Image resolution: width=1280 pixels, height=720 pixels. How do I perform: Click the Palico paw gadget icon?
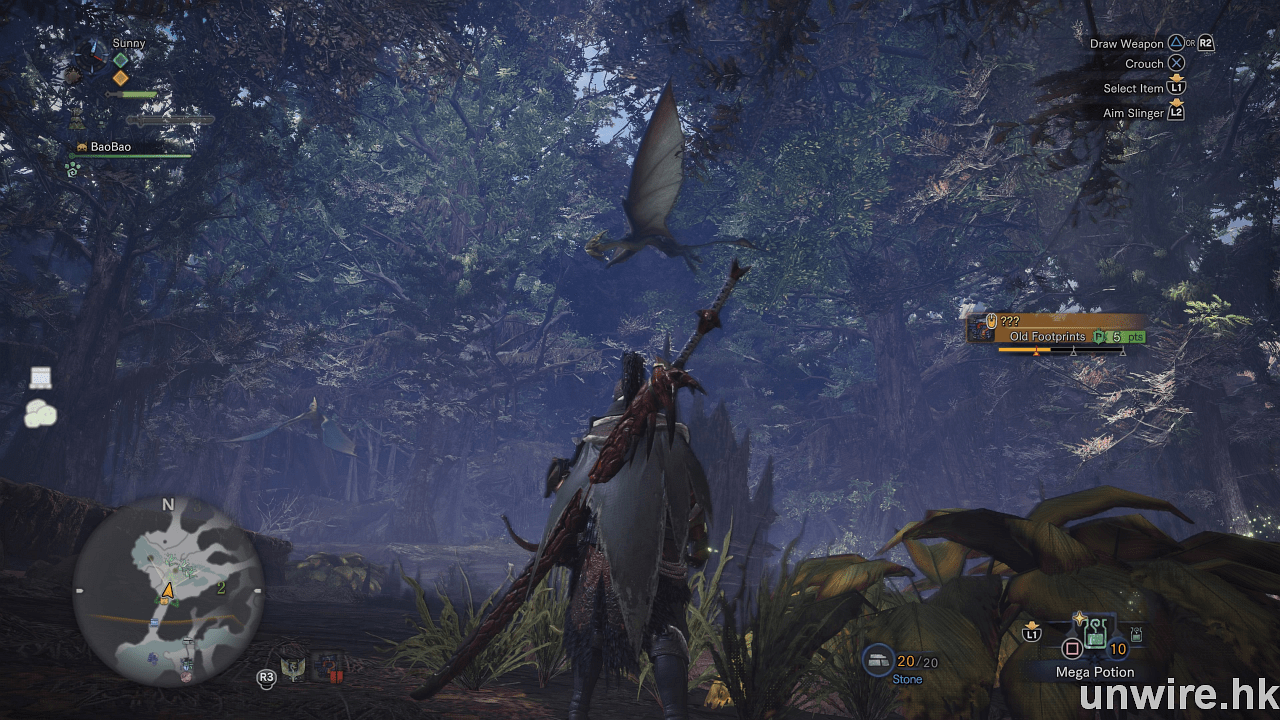[72, 170]
